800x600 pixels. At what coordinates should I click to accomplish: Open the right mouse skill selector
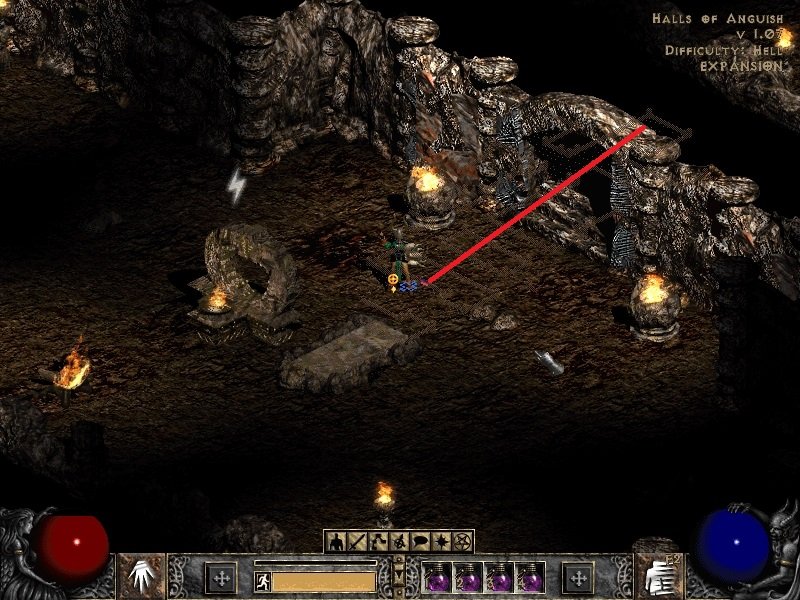(x=659, y=575)
